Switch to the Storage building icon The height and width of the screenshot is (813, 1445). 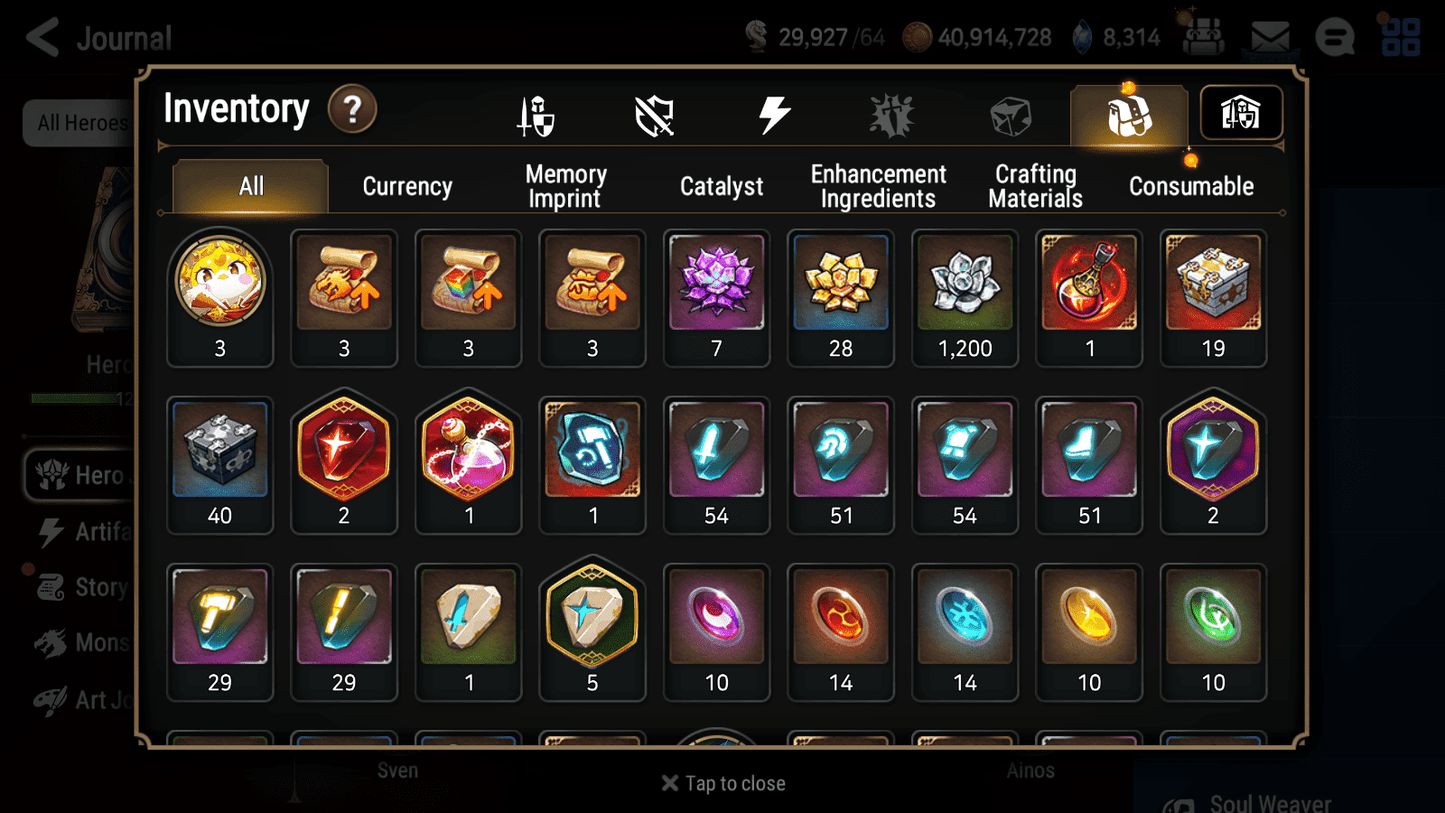[x=1240, y=113]
